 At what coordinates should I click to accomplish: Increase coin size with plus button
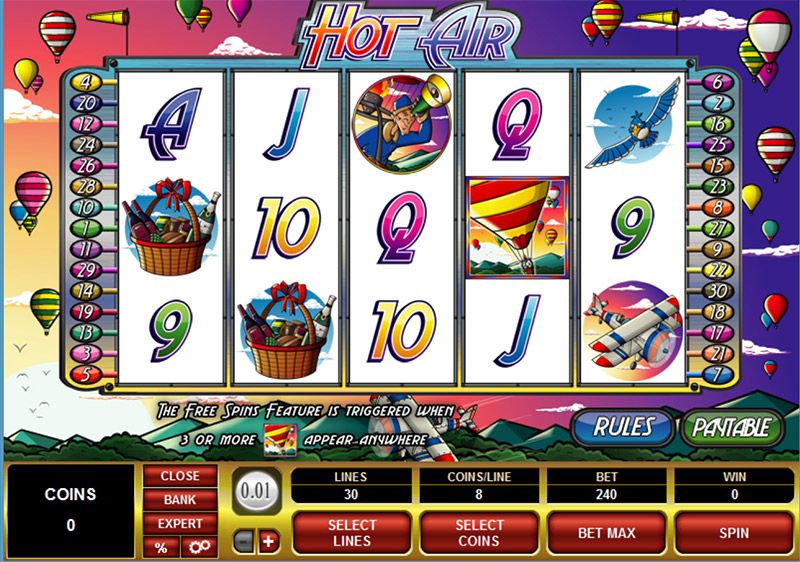[267, 541]
